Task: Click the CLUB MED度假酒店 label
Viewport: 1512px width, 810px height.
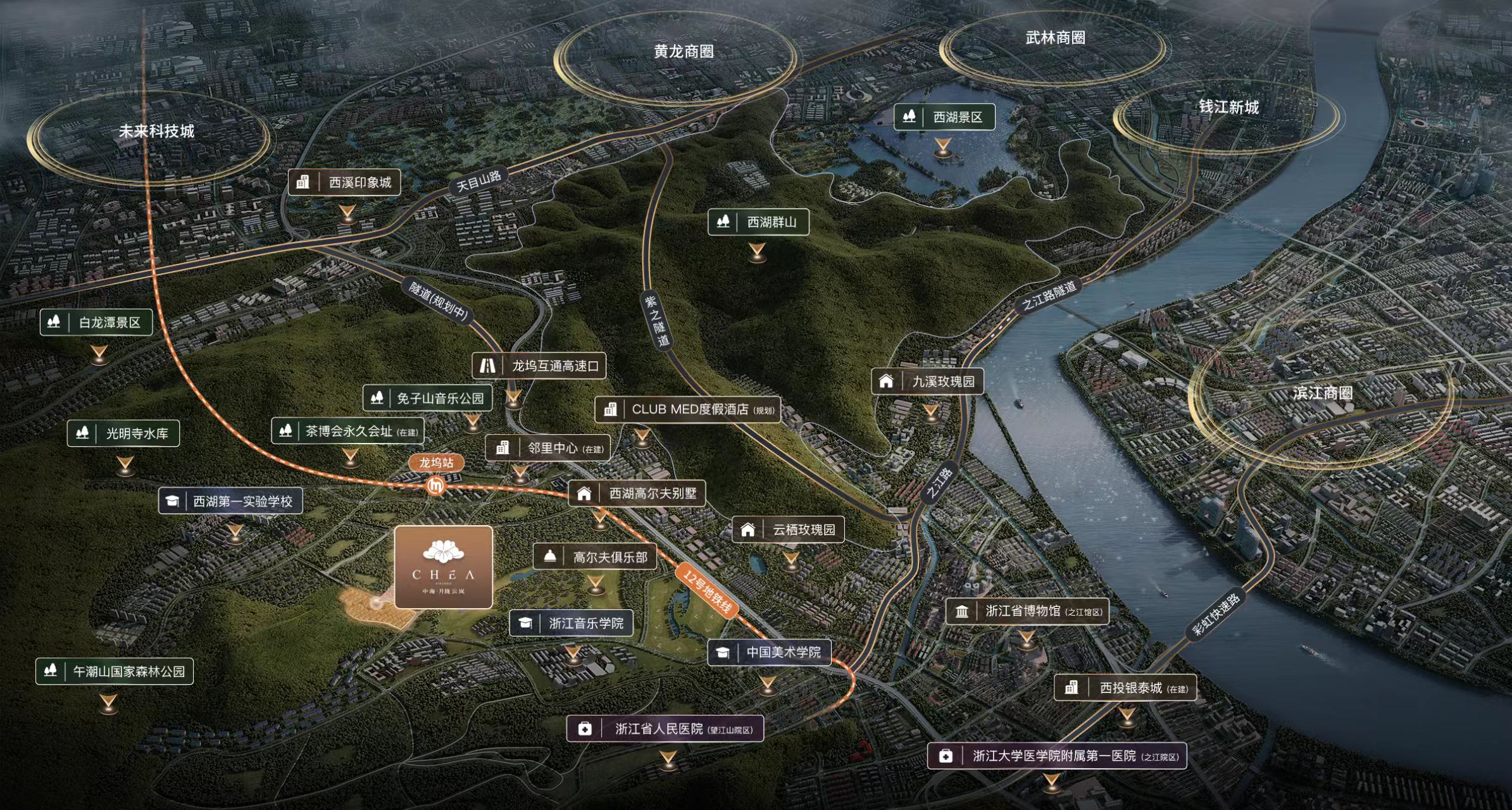Action: click(x=687, y=409)
